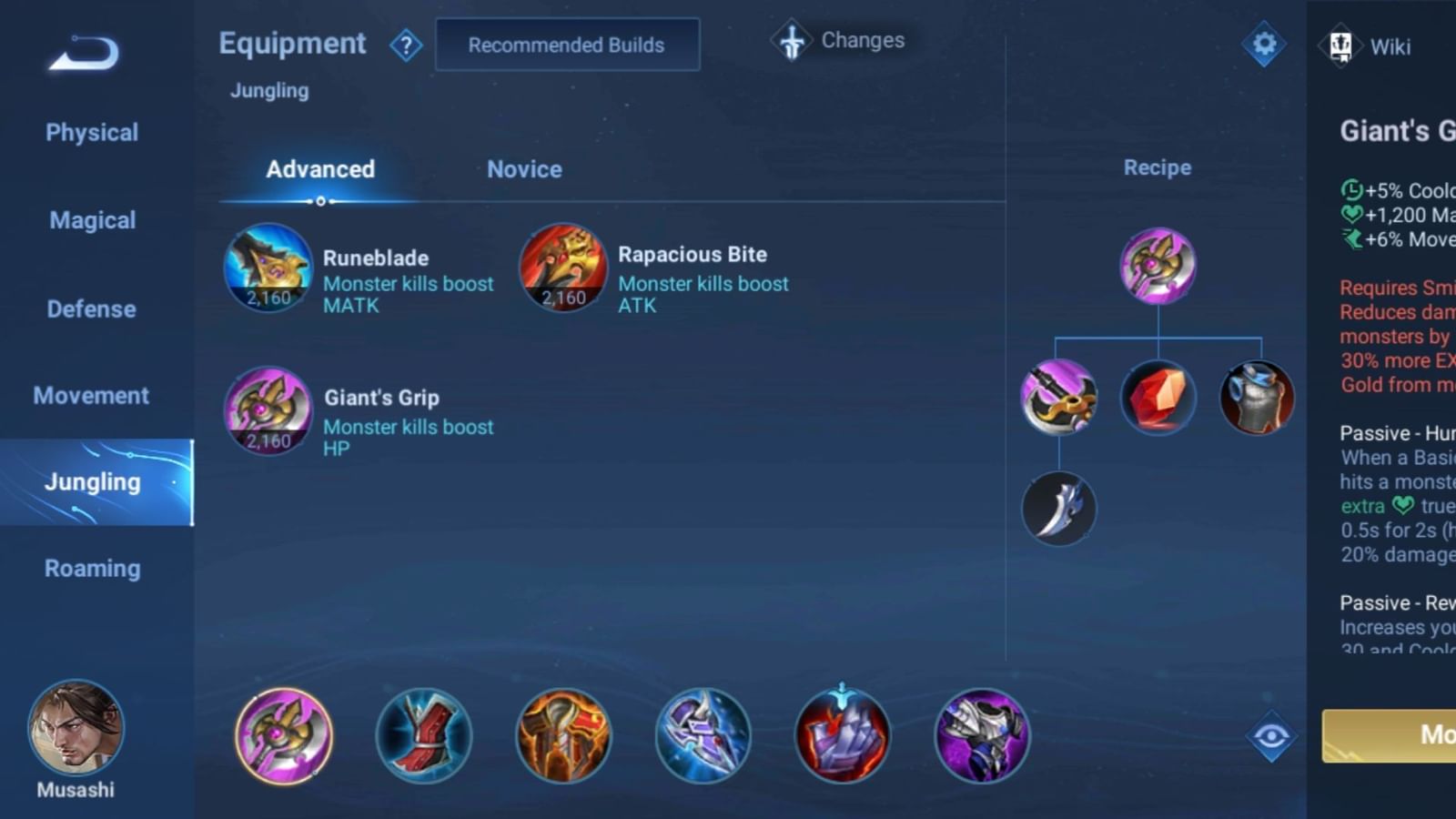Select the Roaming equipment category
The image size is (1456, 819).
[x=91, y=568]
